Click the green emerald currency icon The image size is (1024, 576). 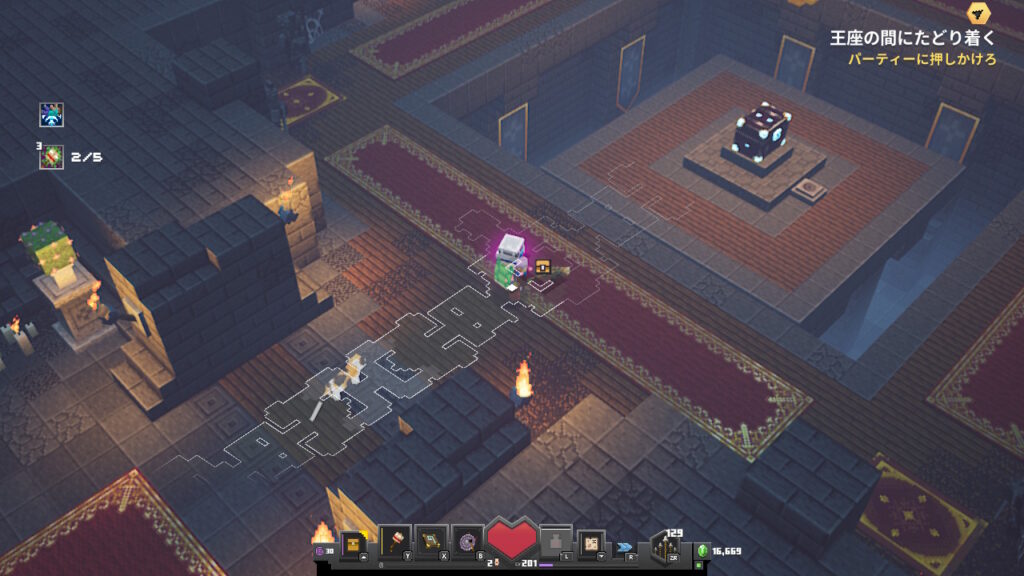[702, 550]
